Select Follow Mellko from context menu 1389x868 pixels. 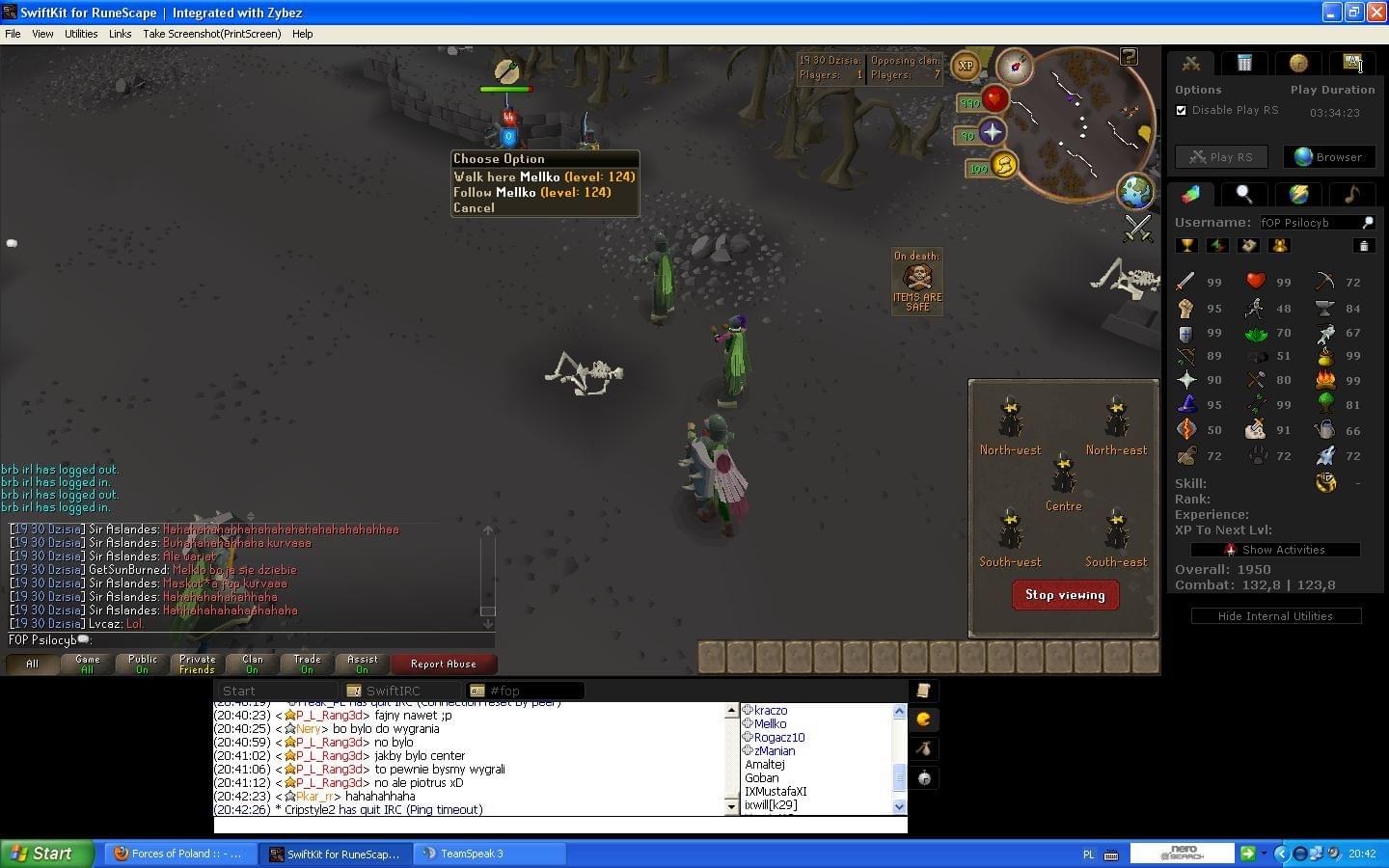tap(531, 193)
